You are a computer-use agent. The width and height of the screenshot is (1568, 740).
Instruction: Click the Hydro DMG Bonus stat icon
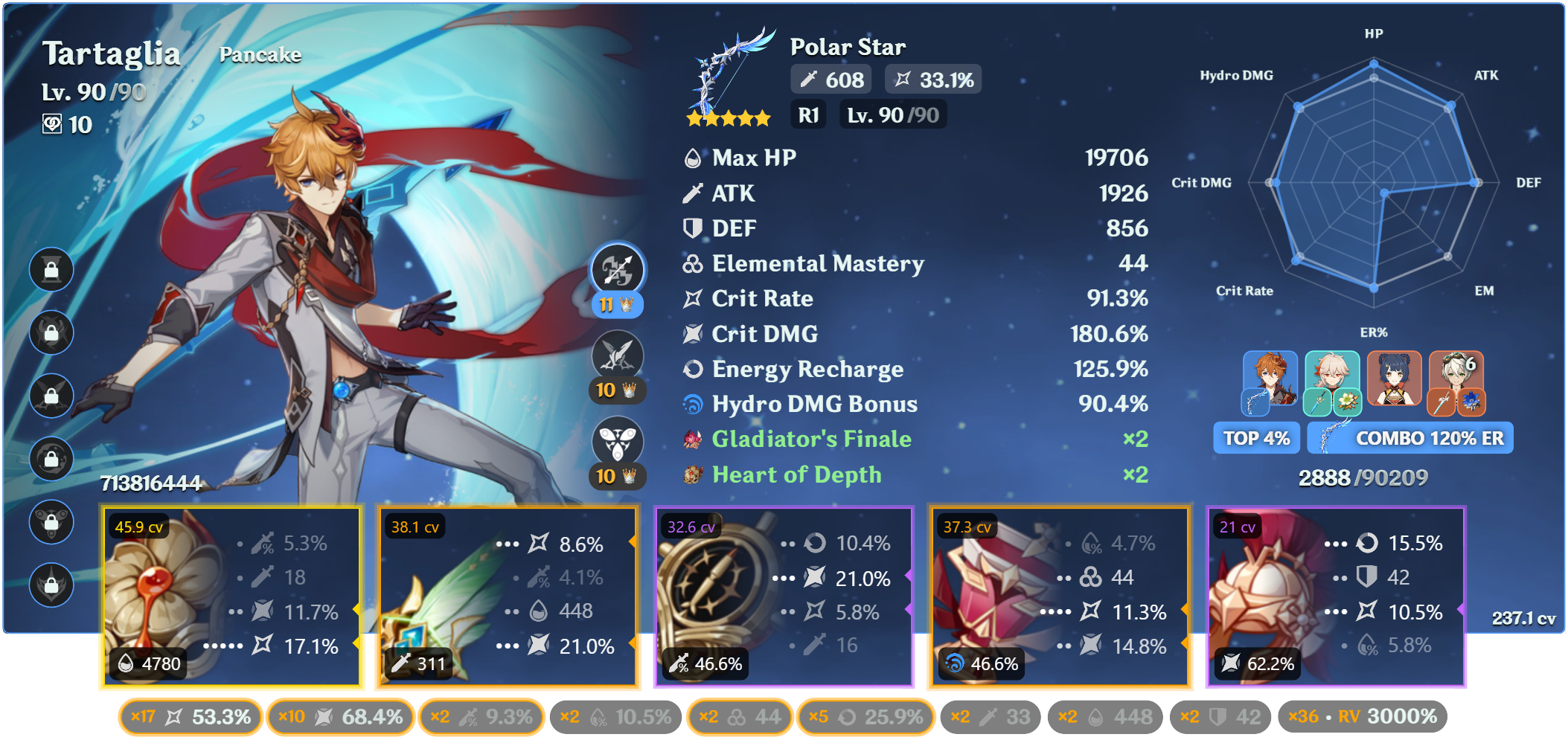(x=694, y=404)
